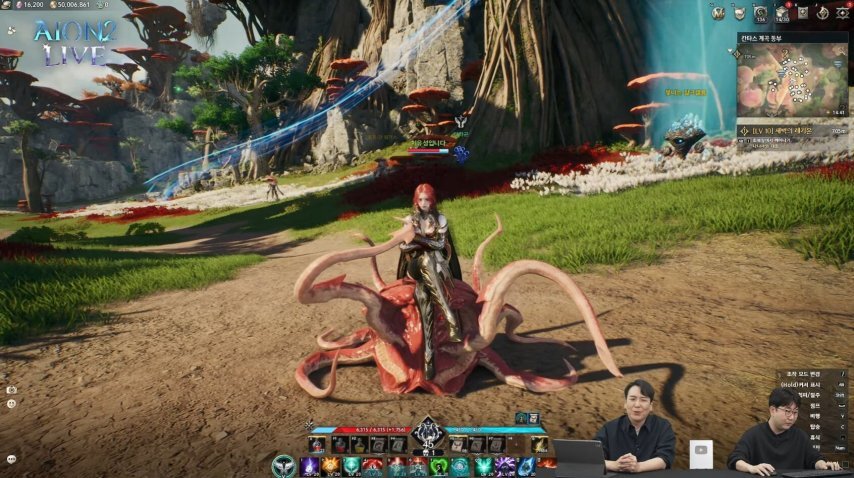Open the hexagonal star icon in top-right corner

(x=841, y=13)
